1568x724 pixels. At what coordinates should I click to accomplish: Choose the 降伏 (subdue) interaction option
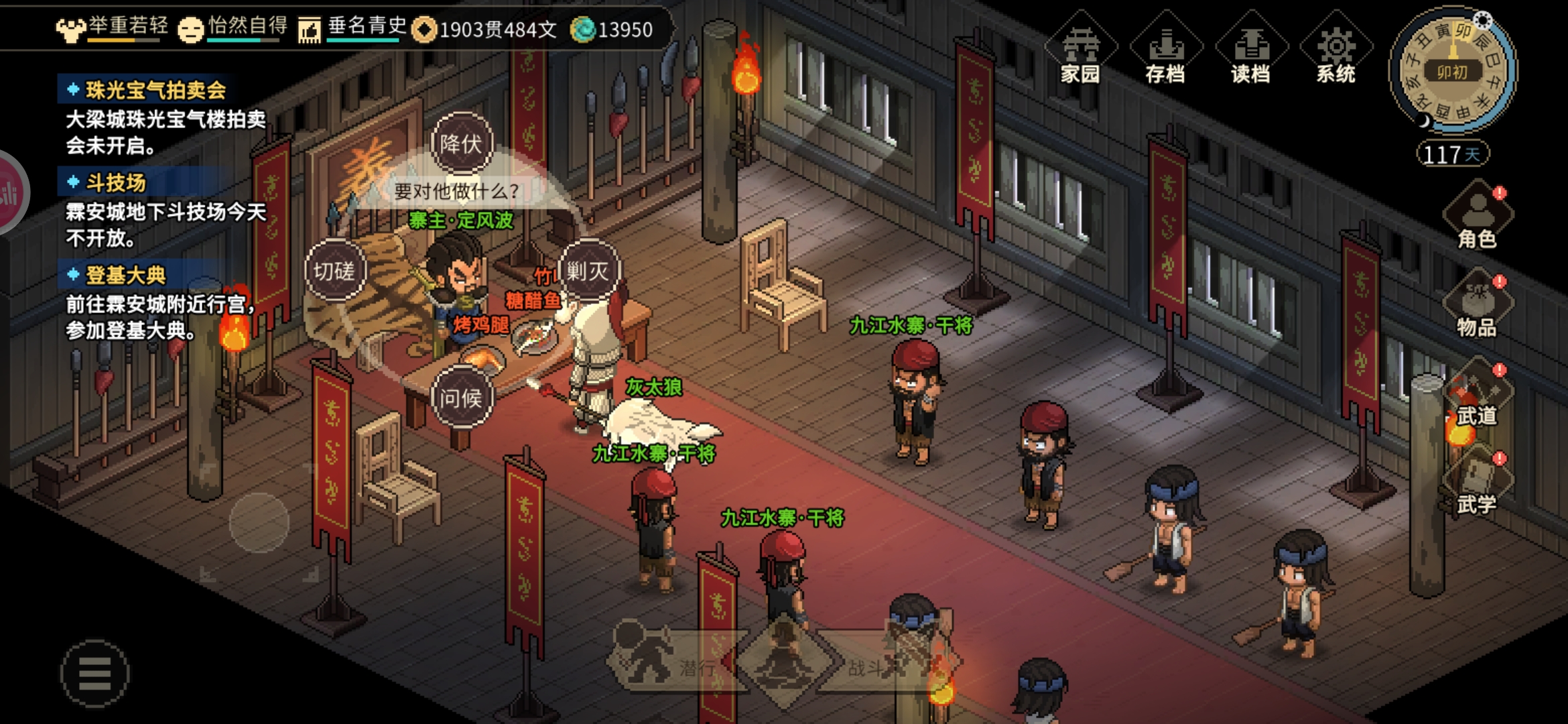(461, 143)
